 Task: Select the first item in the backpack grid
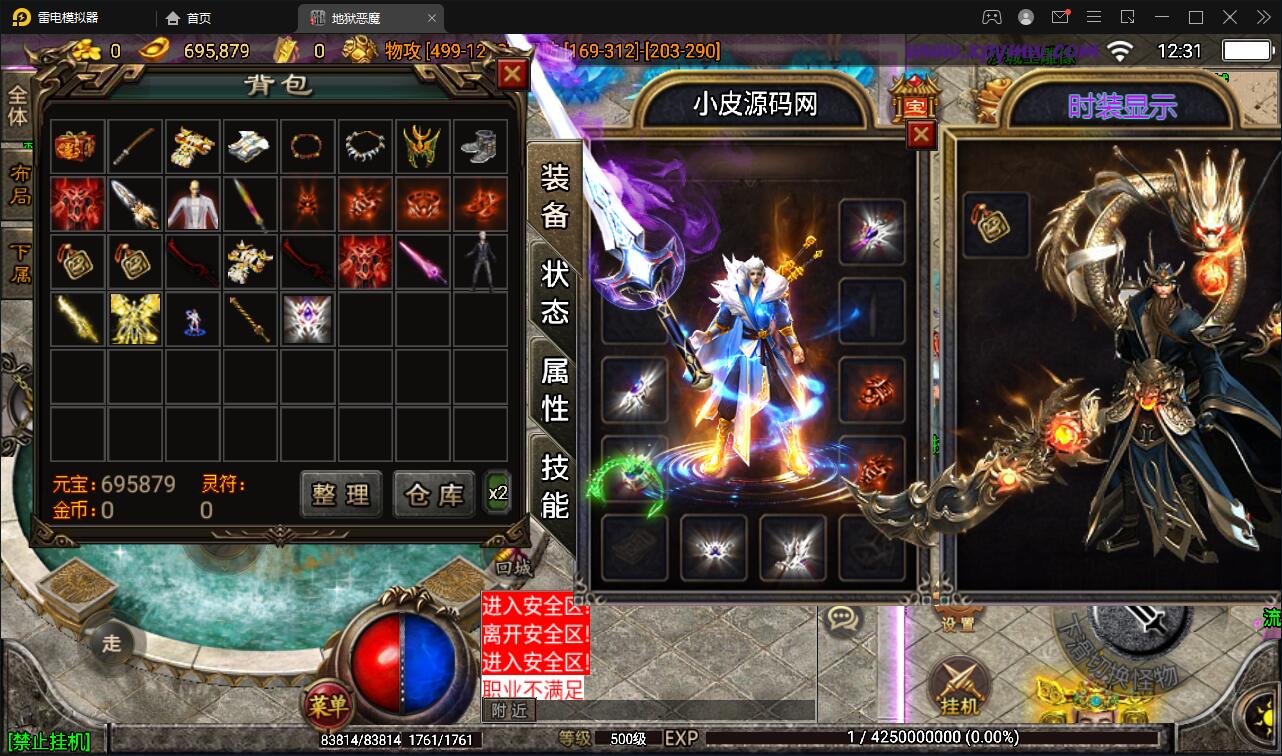pyautogui.click(x=77, y=146)
